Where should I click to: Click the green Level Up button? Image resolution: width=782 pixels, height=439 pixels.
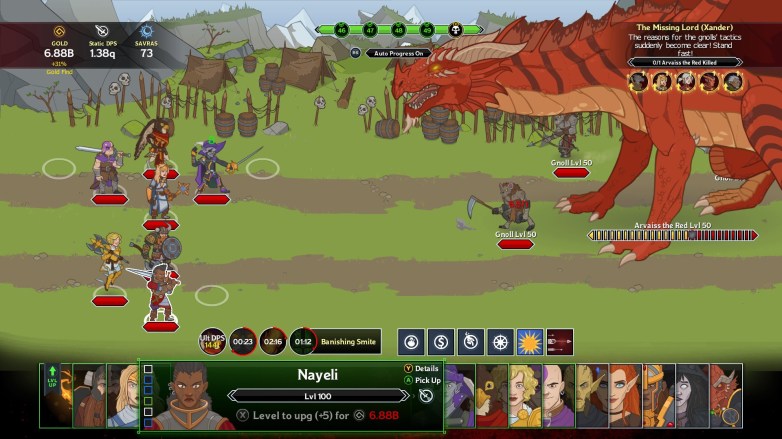[51, 395]
